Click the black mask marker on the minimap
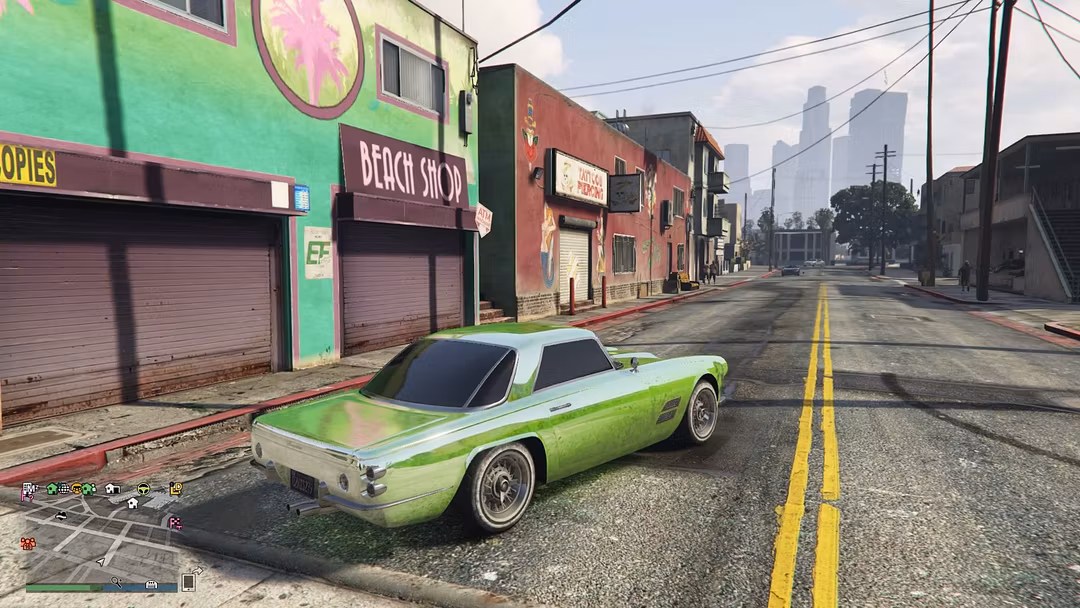The height and width of the screenshot is (608, 1080). pyautogui.click(x=61, y=516)
